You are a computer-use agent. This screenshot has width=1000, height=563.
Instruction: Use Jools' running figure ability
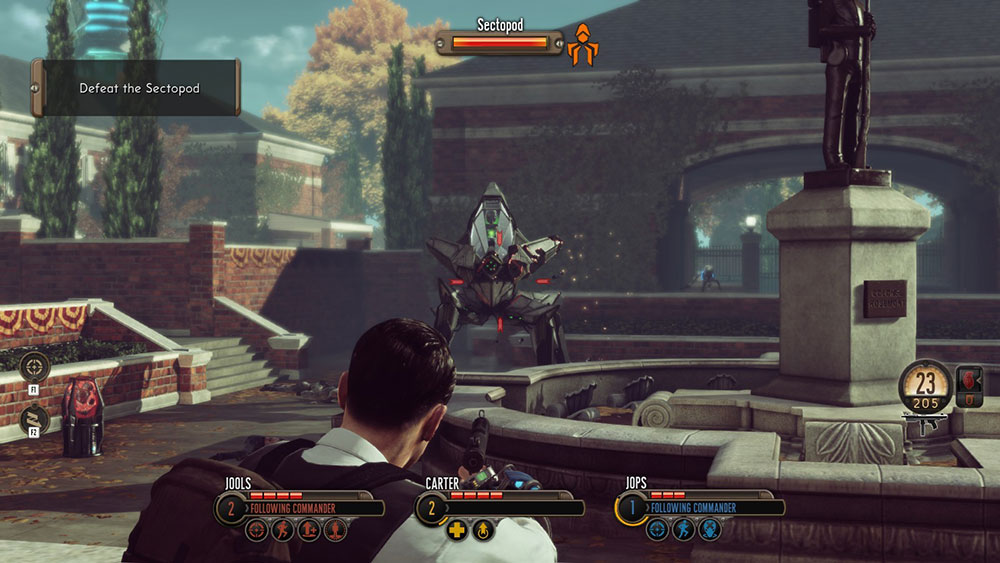(x=280, y=529)
